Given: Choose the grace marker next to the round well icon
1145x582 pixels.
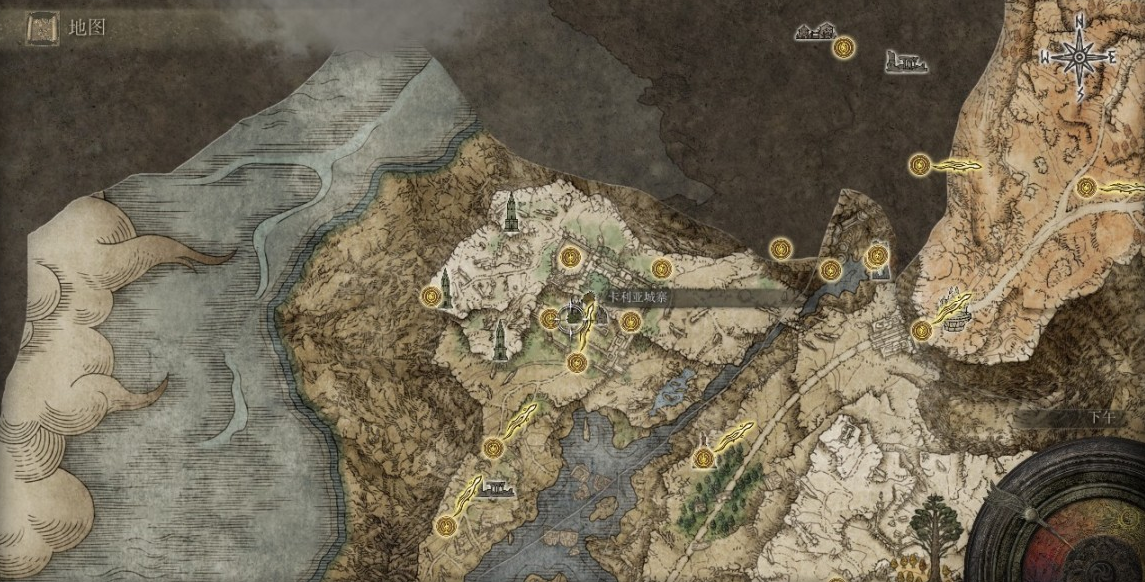Looking at the screenshot, I should [x=922, y=330].
